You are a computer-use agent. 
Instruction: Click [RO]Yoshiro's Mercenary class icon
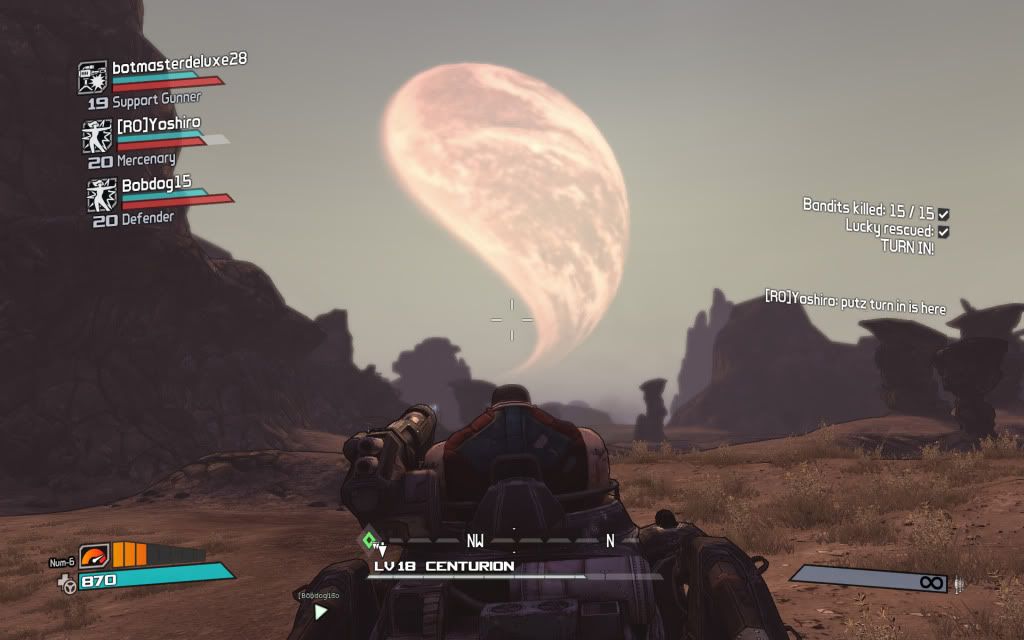[97, 135]
